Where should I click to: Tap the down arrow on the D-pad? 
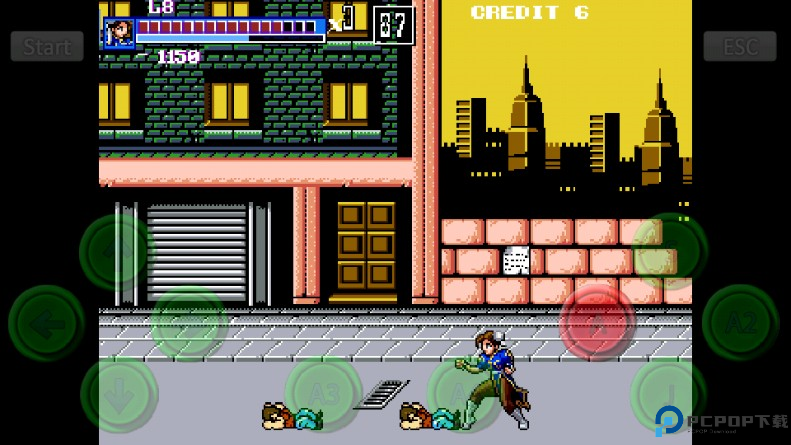tap(118, 394)
